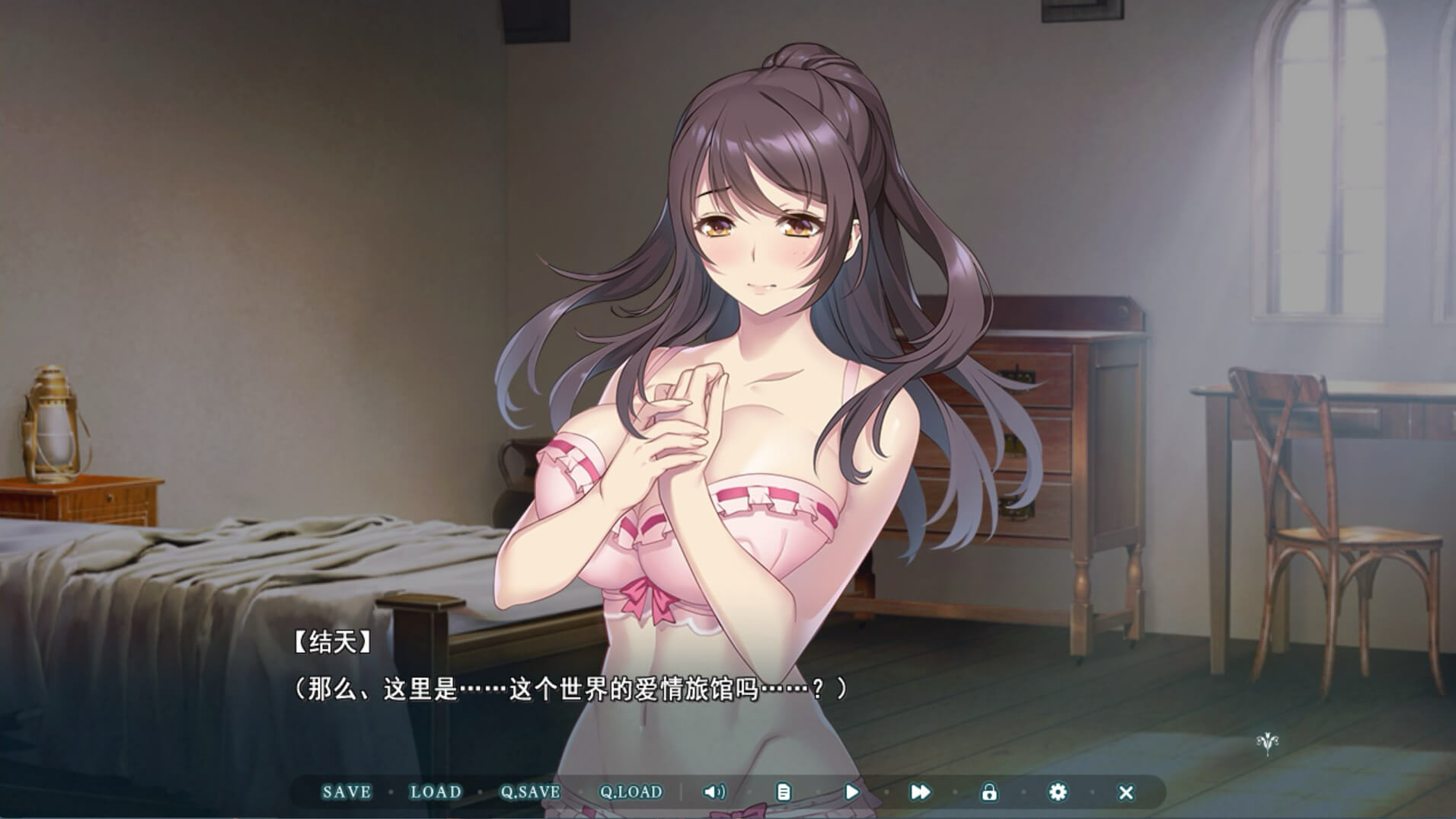
Task: Quick save with Q.SAVE
Action: click(529, 792)
